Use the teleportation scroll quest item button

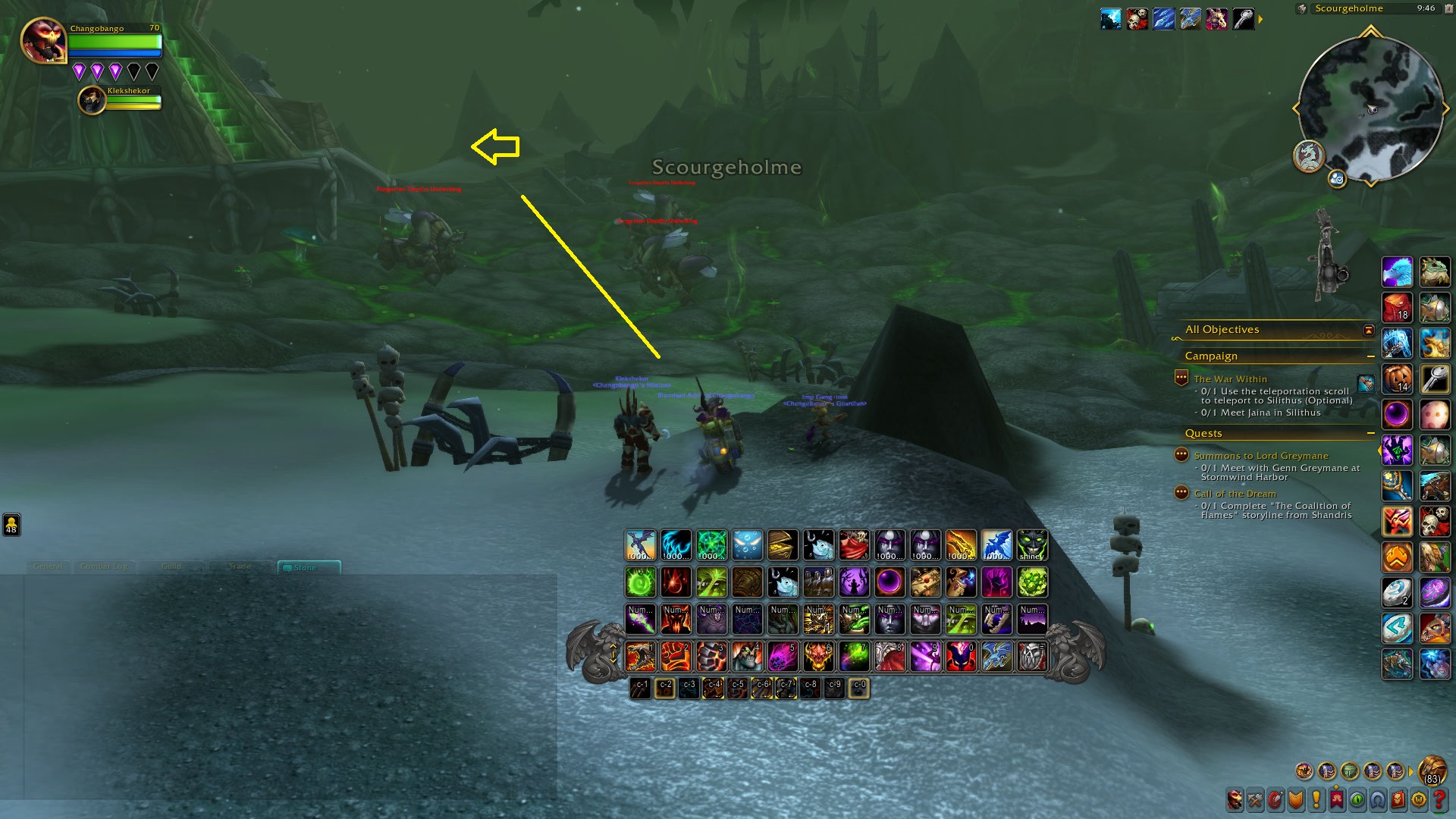1366,384
